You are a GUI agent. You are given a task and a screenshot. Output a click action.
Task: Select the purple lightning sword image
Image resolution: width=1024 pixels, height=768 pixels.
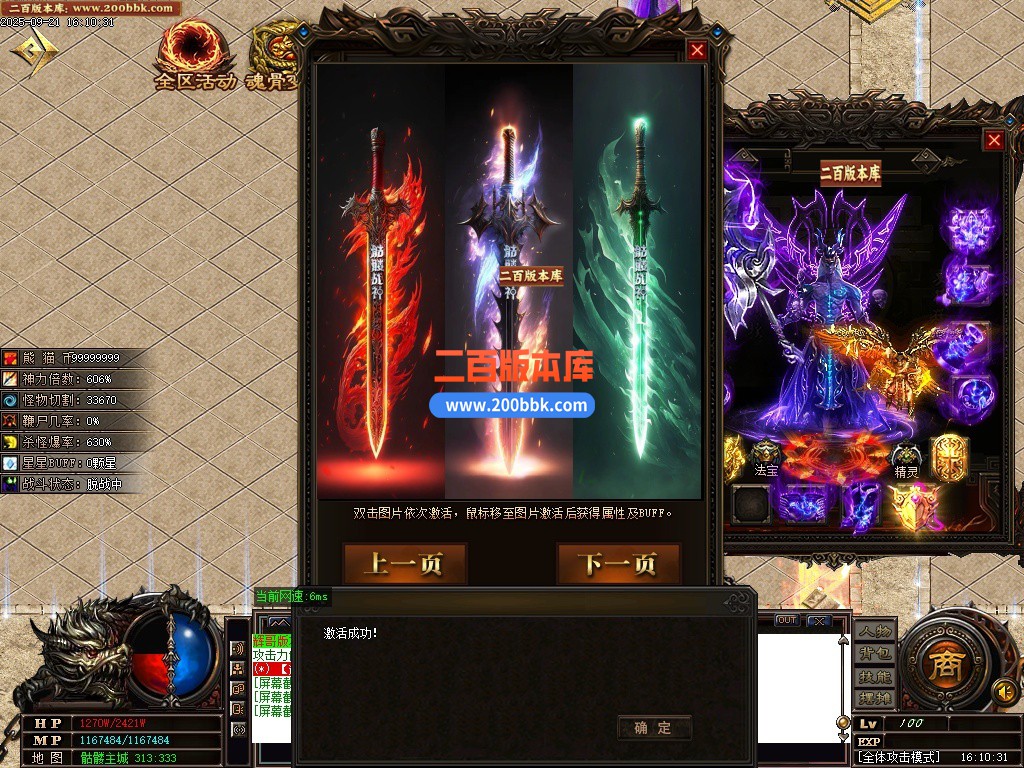pyautogui.click(x=509, y=290)
